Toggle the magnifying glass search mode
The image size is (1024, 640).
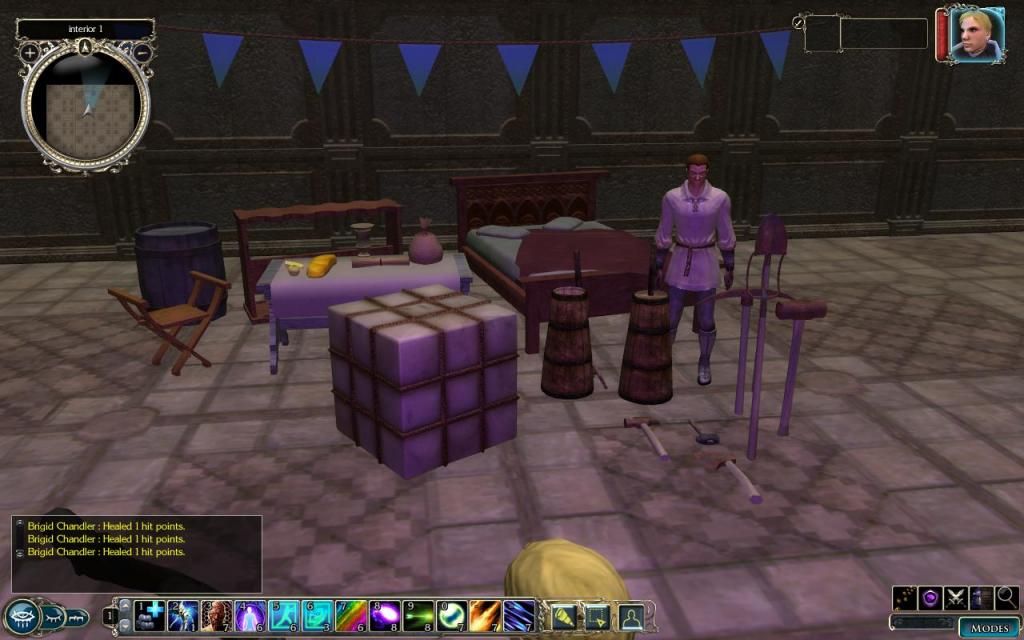coord(1006,598)
